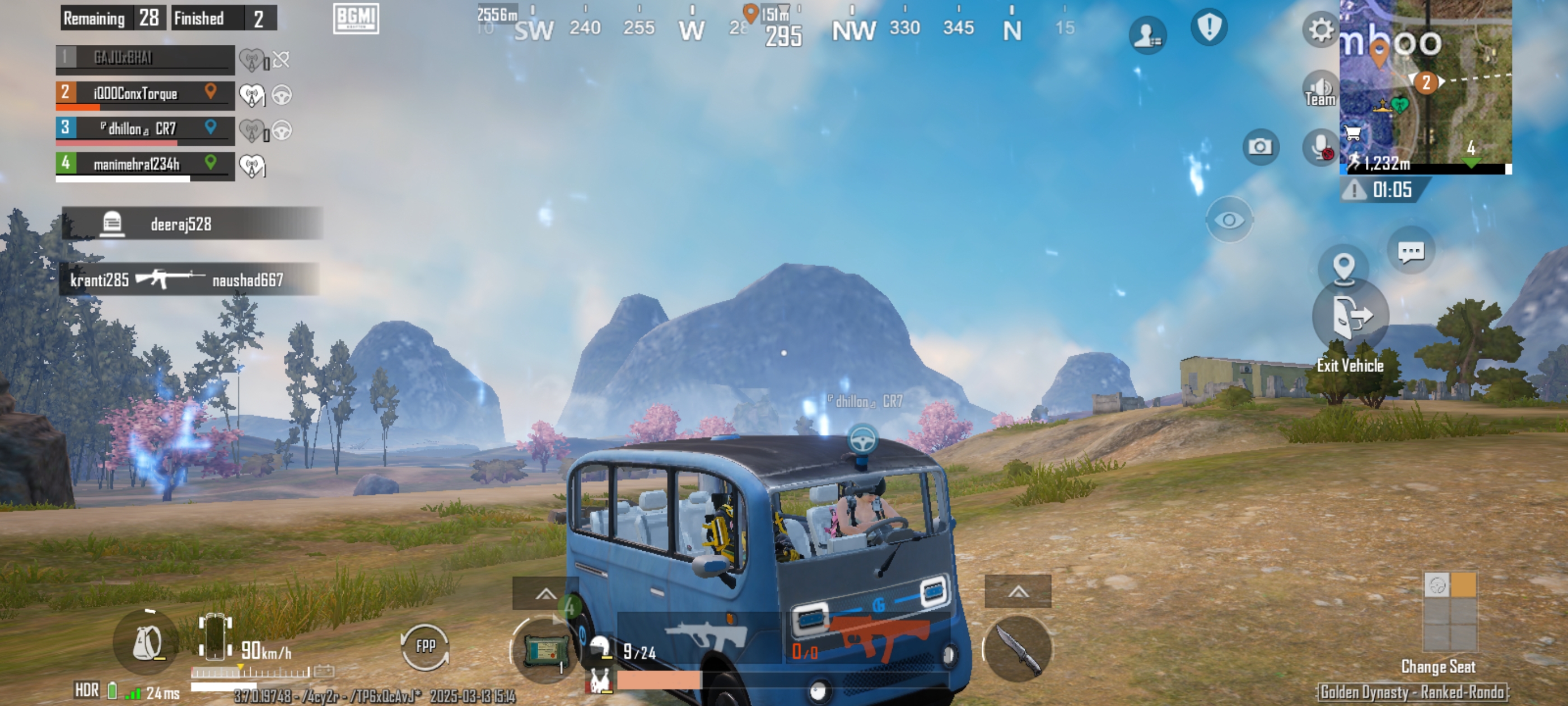Open the shield report icon

point(1208,27)
